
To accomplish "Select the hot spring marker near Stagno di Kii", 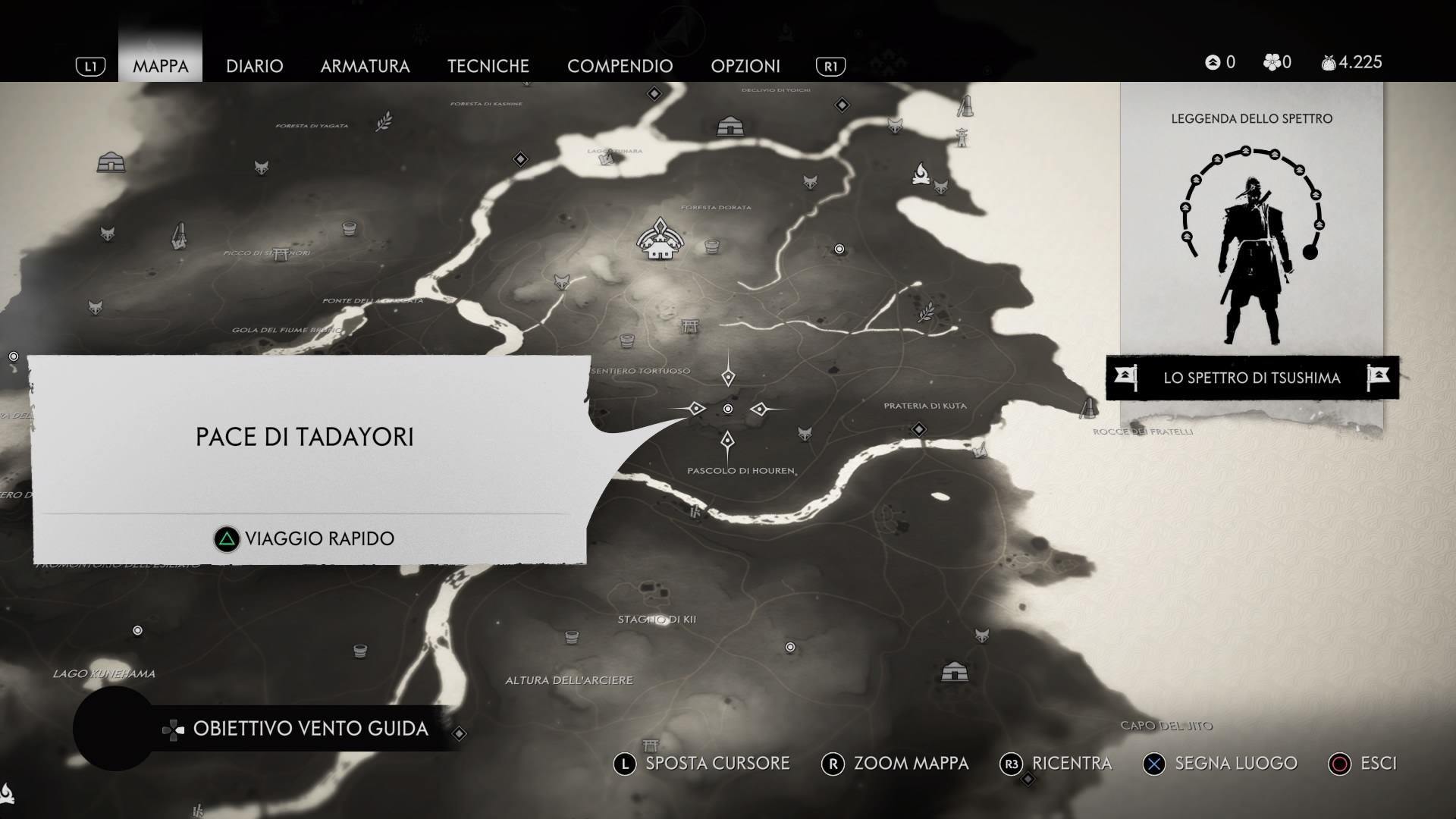I will (572, 637).
